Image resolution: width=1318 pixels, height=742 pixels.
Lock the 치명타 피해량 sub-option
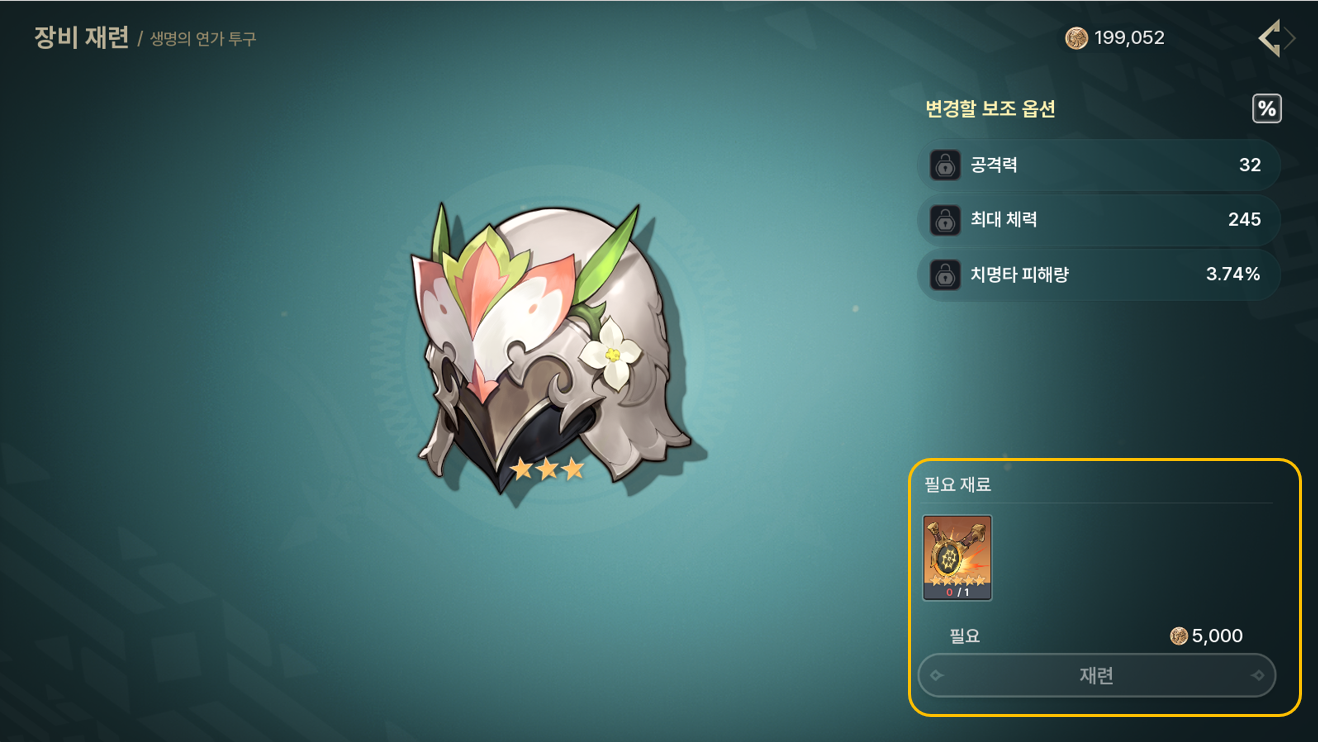point(945,274)
